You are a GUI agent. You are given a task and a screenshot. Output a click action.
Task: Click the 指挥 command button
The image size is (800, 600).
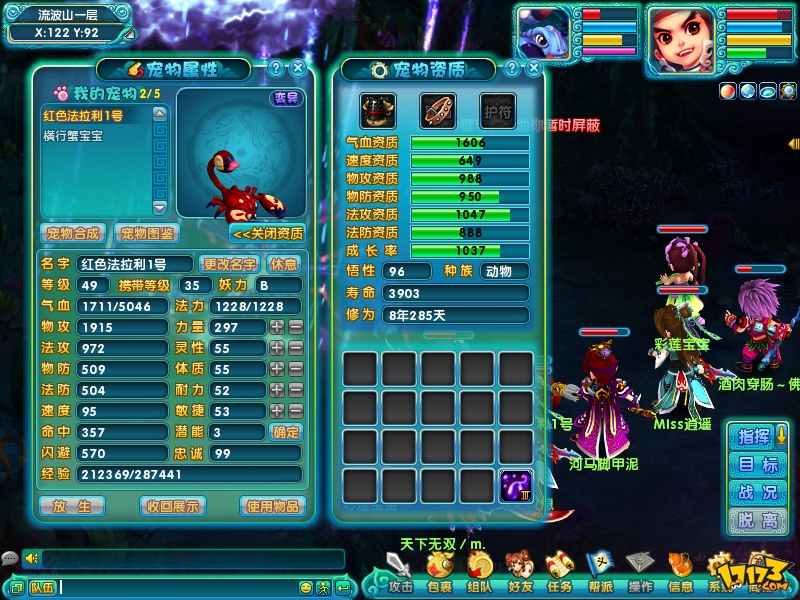tap(757, 436)
